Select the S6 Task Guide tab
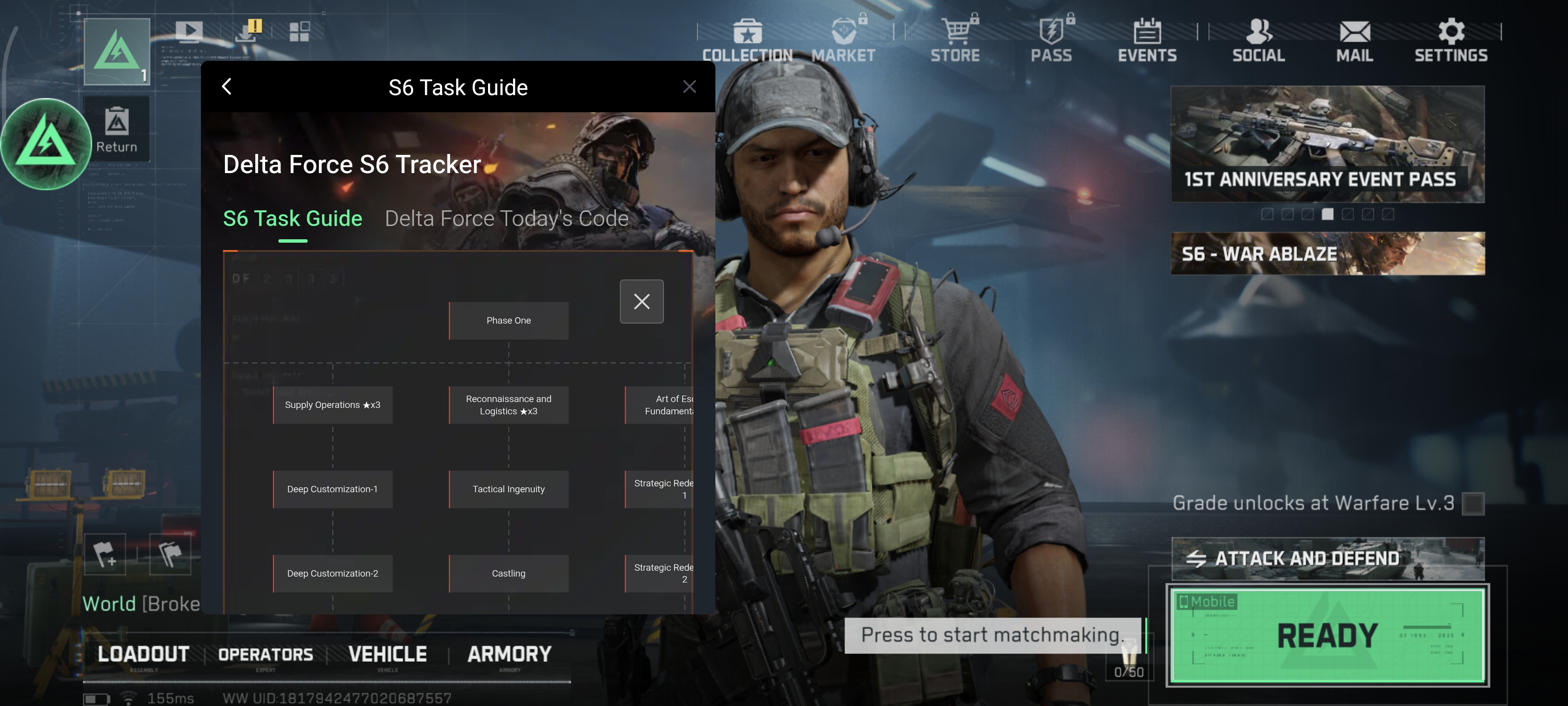 [x=293, y=218]
